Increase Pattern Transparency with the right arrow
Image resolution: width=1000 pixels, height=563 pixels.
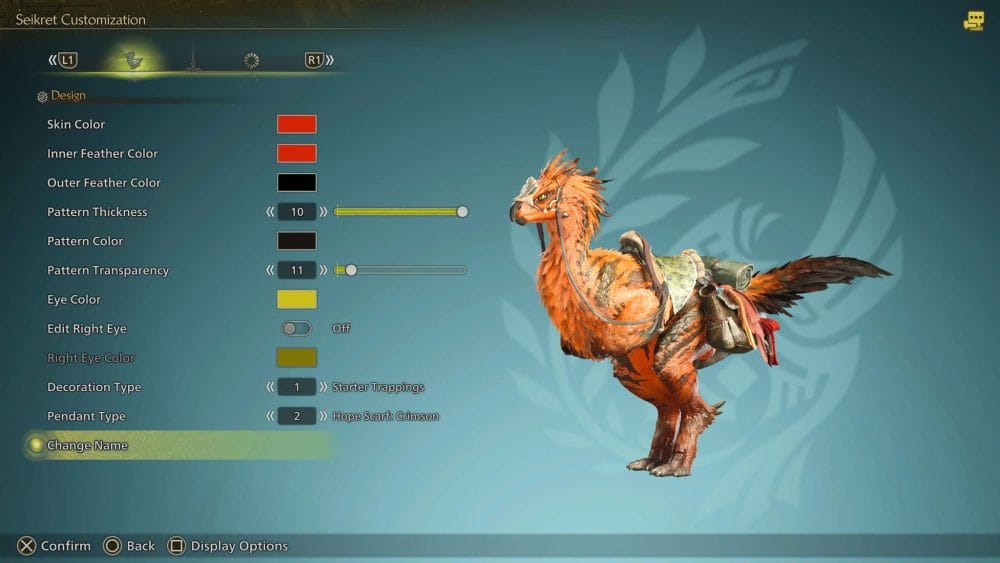(324, 270)
